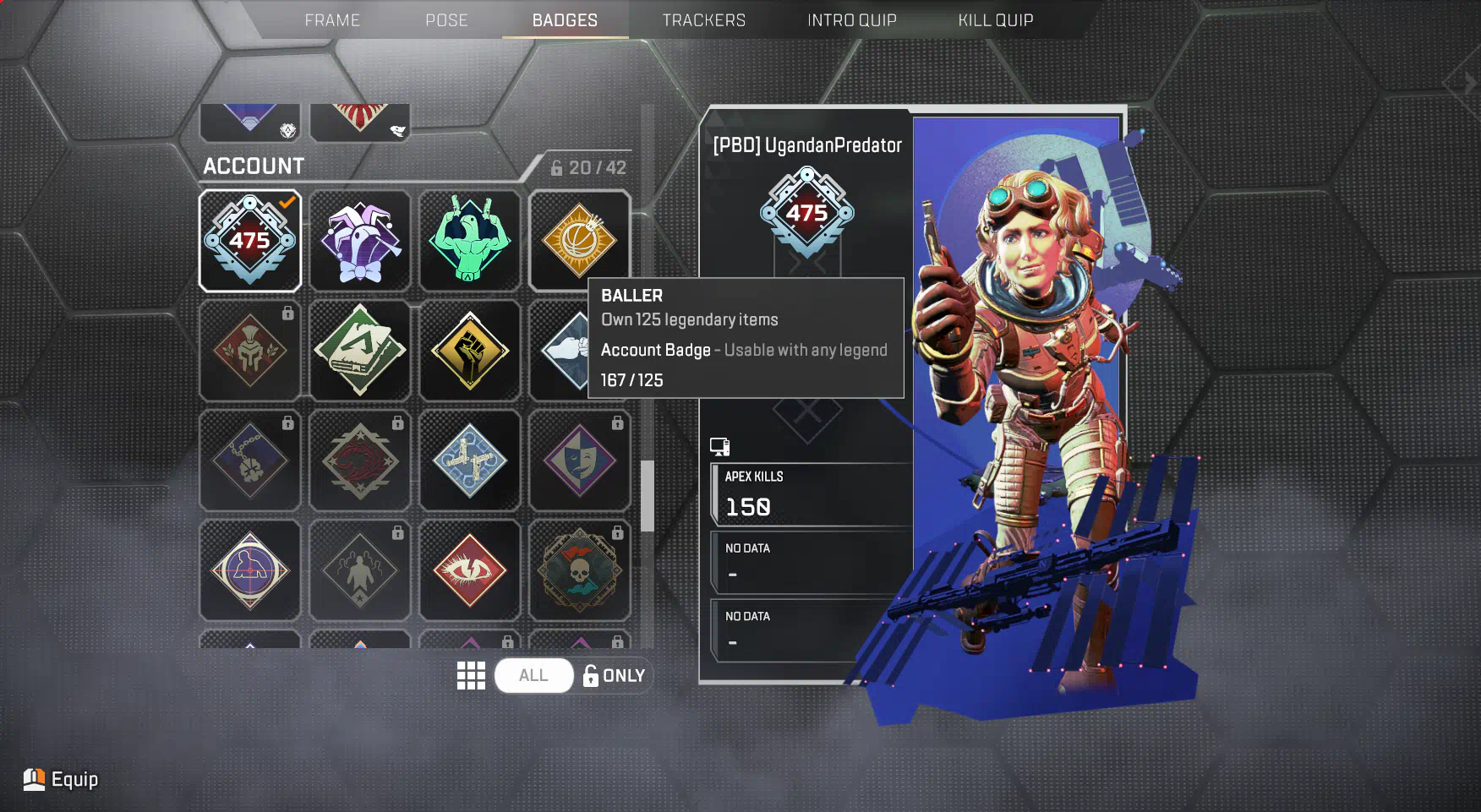Open the Kill Quip tab
The width and height of the screenshot is (1481, 812).
pyautogui.click(x=995, y=20)
